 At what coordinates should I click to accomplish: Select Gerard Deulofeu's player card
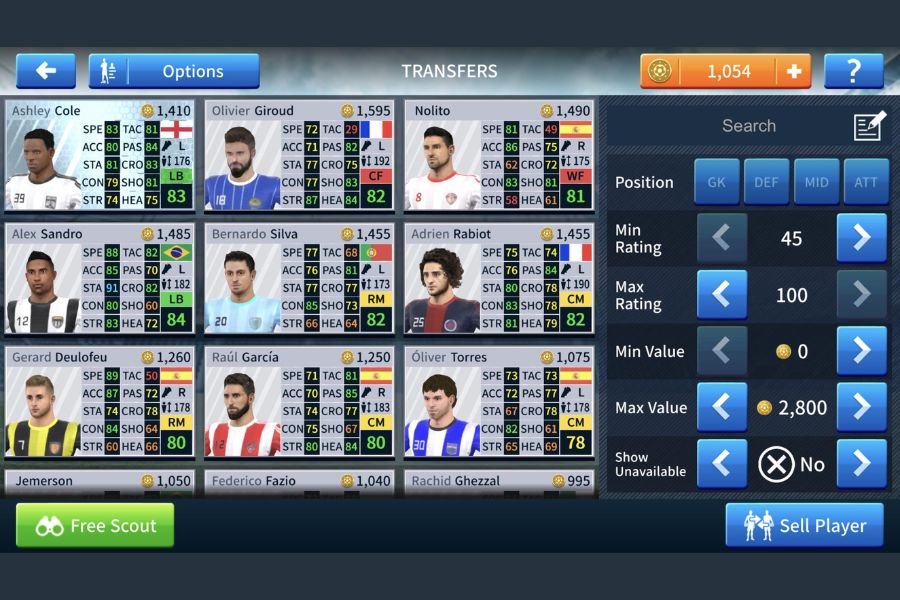point(99,402)
